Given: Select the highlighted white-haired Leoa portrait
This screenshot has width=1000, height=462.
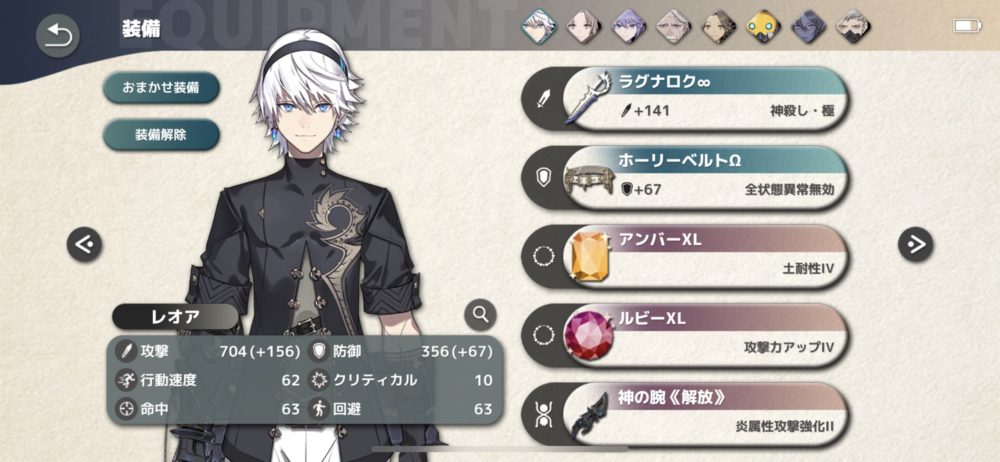Looking at the screenshot, I should pos(538,26).
